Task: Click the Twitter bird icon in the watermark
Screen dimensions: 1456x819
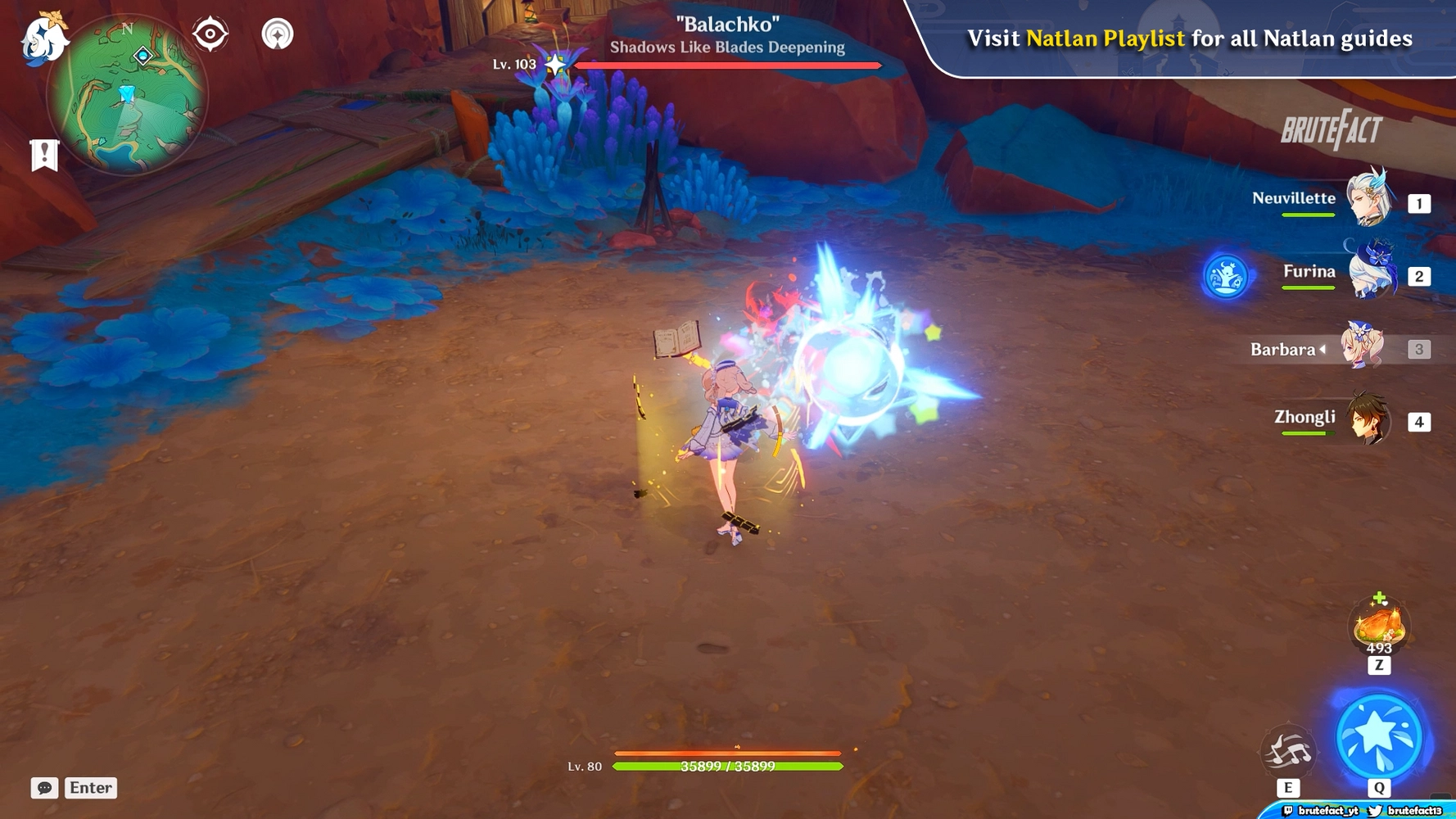Action: click(x=1375, y=811)
